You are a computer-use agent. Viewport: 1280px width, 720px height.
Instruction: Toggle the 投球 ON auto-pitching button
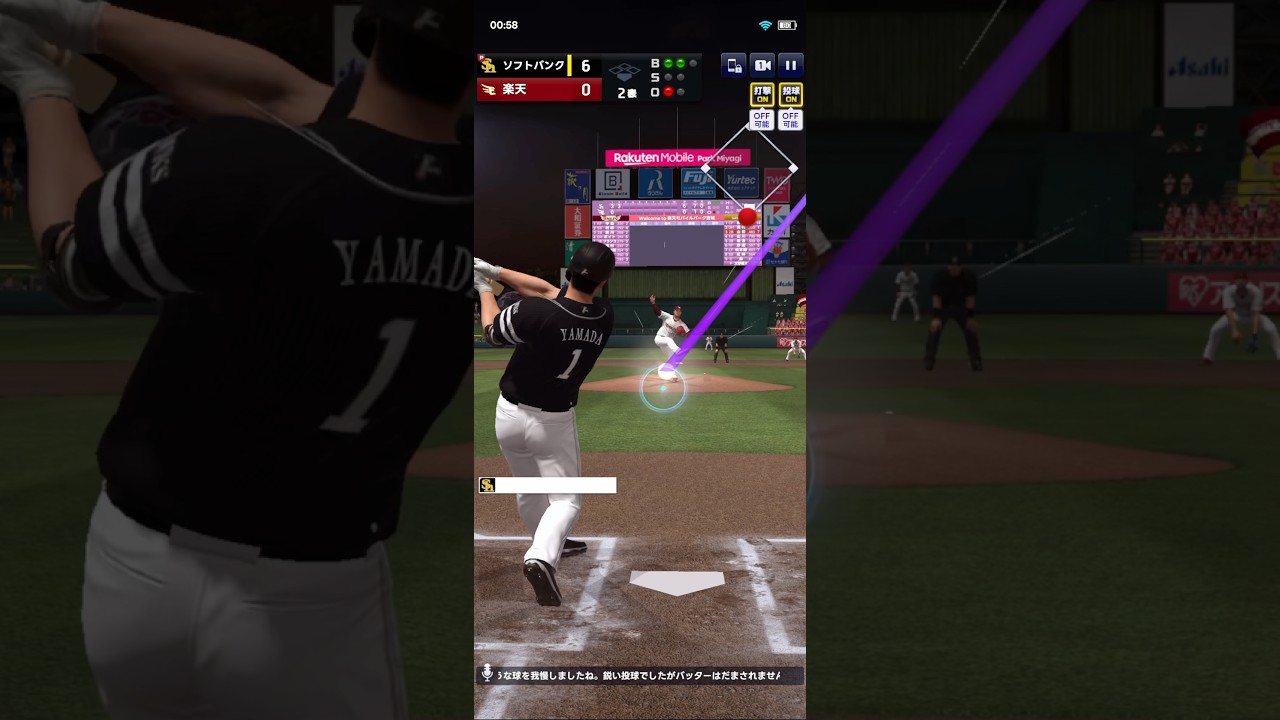(x=790, y=95)
